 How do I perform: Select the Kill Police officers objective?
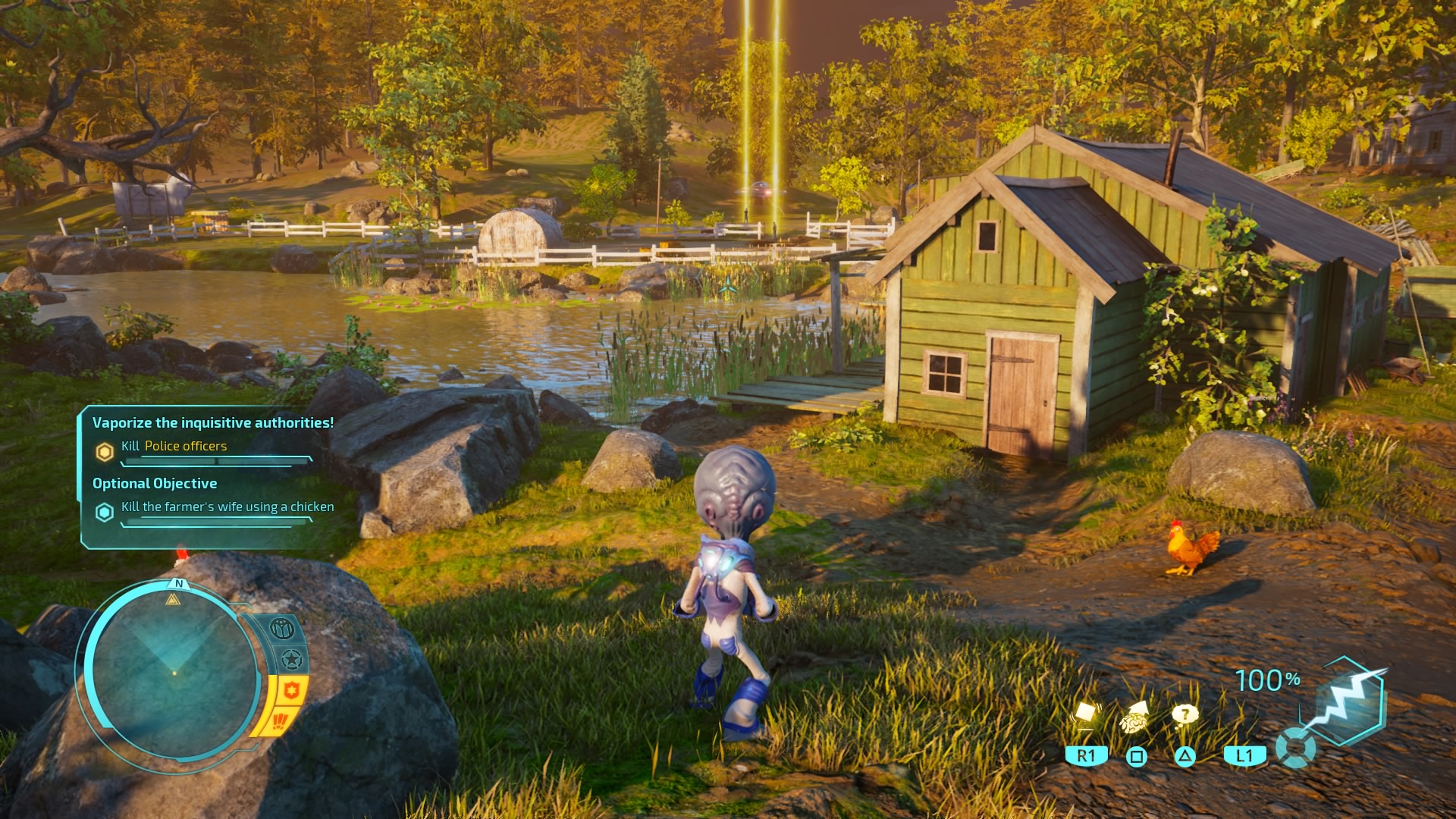pyautogui.click(x=174, y=447)
